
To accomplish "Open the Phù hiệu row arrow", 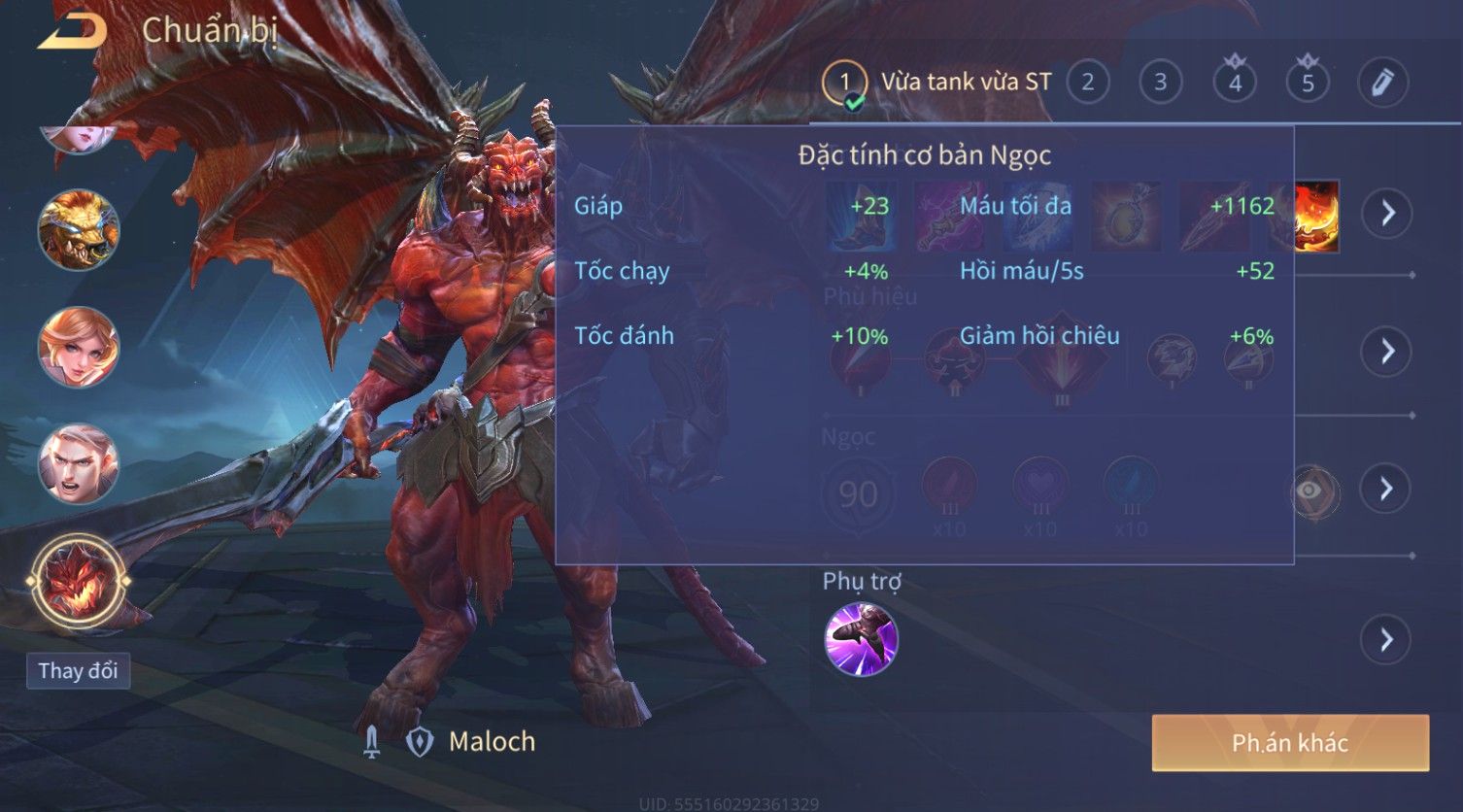I will coord(1387,351).
